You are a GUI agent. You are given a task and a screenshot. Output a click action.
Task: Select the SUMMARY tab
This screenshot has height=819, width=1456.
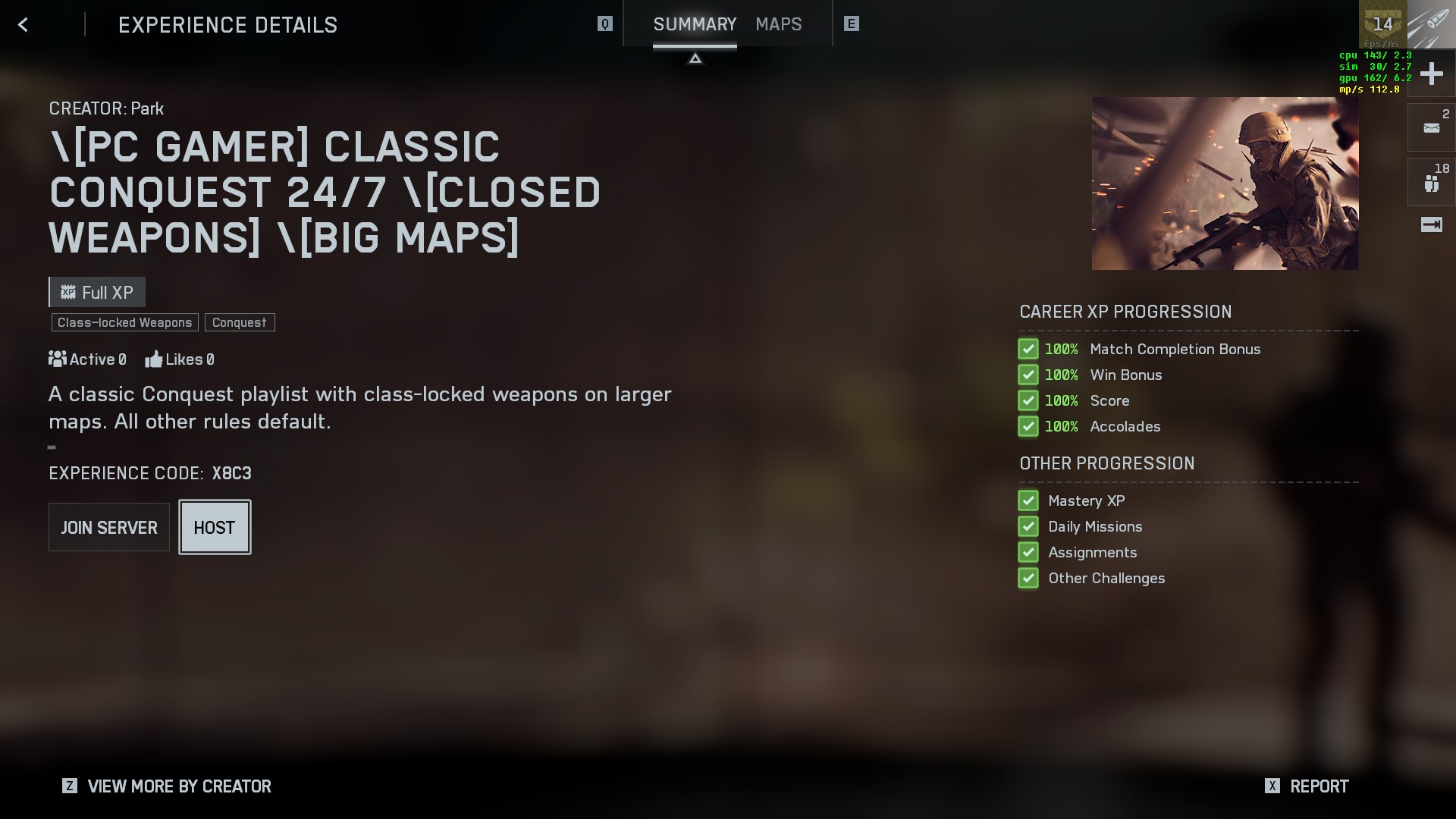[x=695, y=24]
